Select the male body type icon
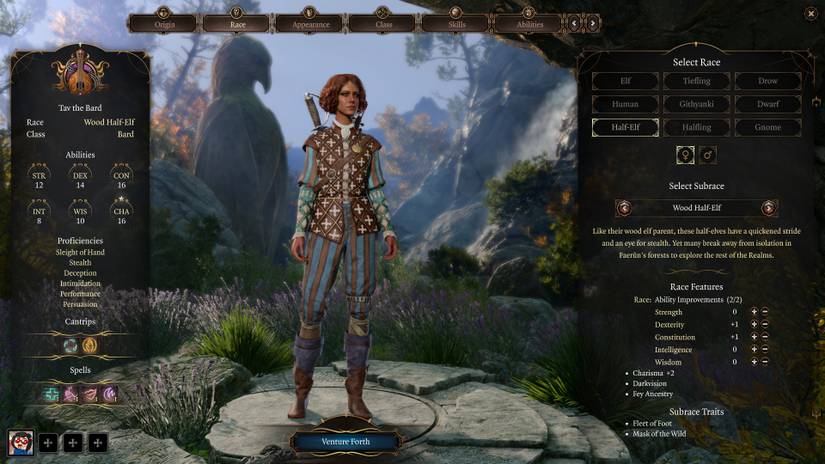 (708, 155)
